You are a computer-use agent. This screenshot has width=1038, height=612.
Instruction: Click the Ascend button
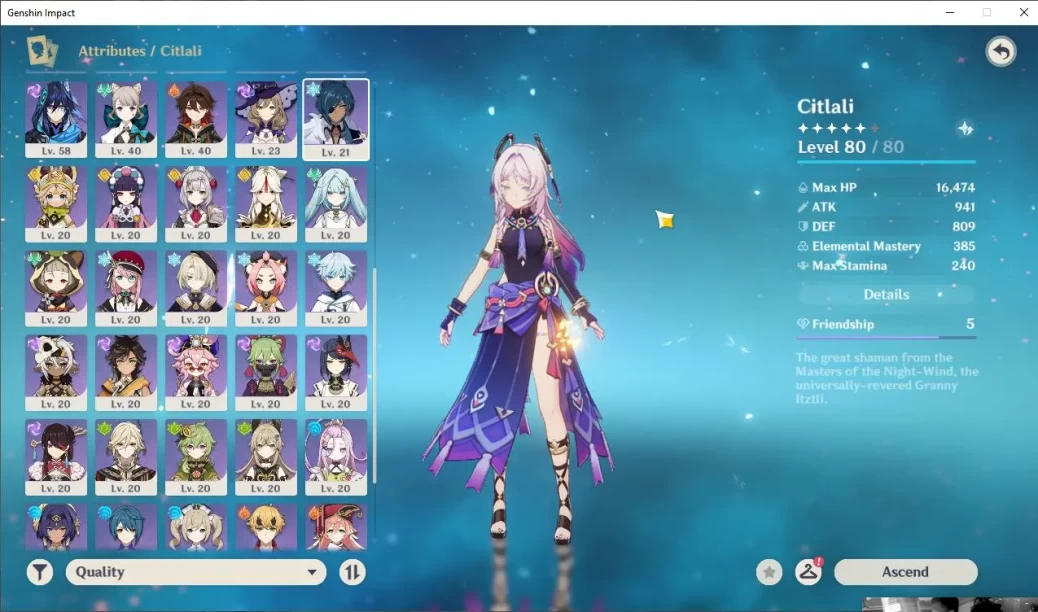point(905,572)
